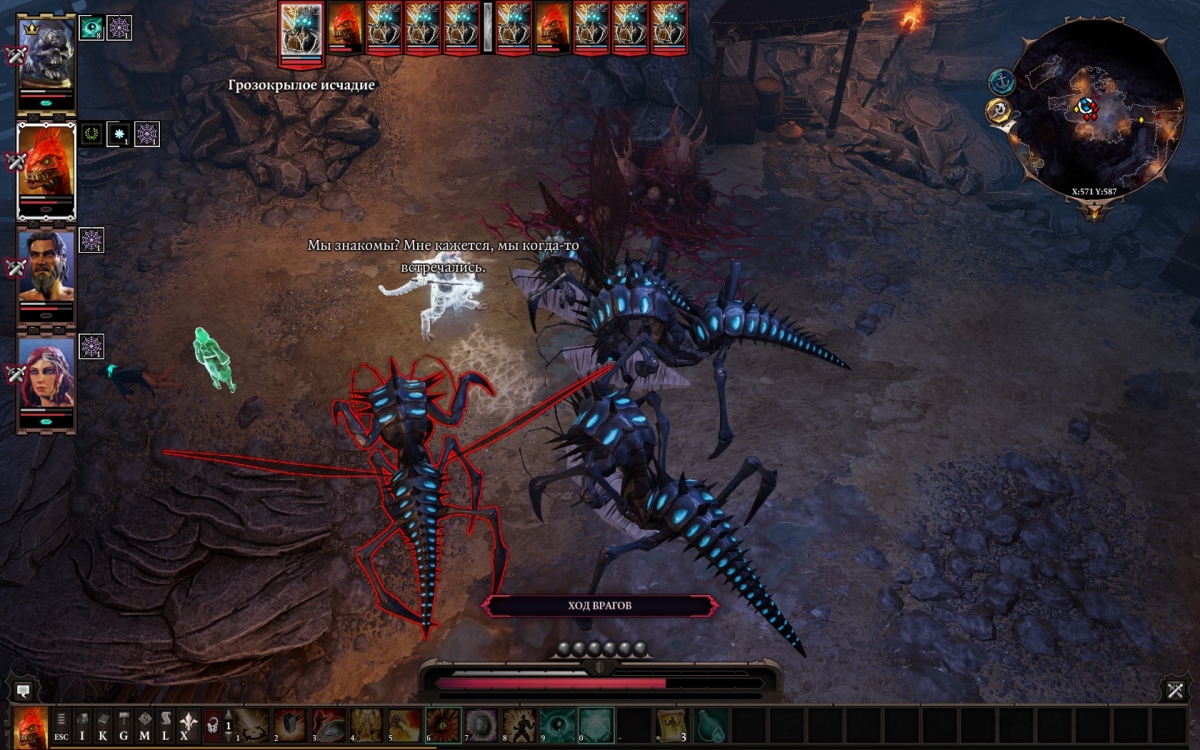Image resolution: width=1200 pixels, height=750 pixels.
Task: Use the scroll item in the hotbar
Action: [x=672, y=724]
